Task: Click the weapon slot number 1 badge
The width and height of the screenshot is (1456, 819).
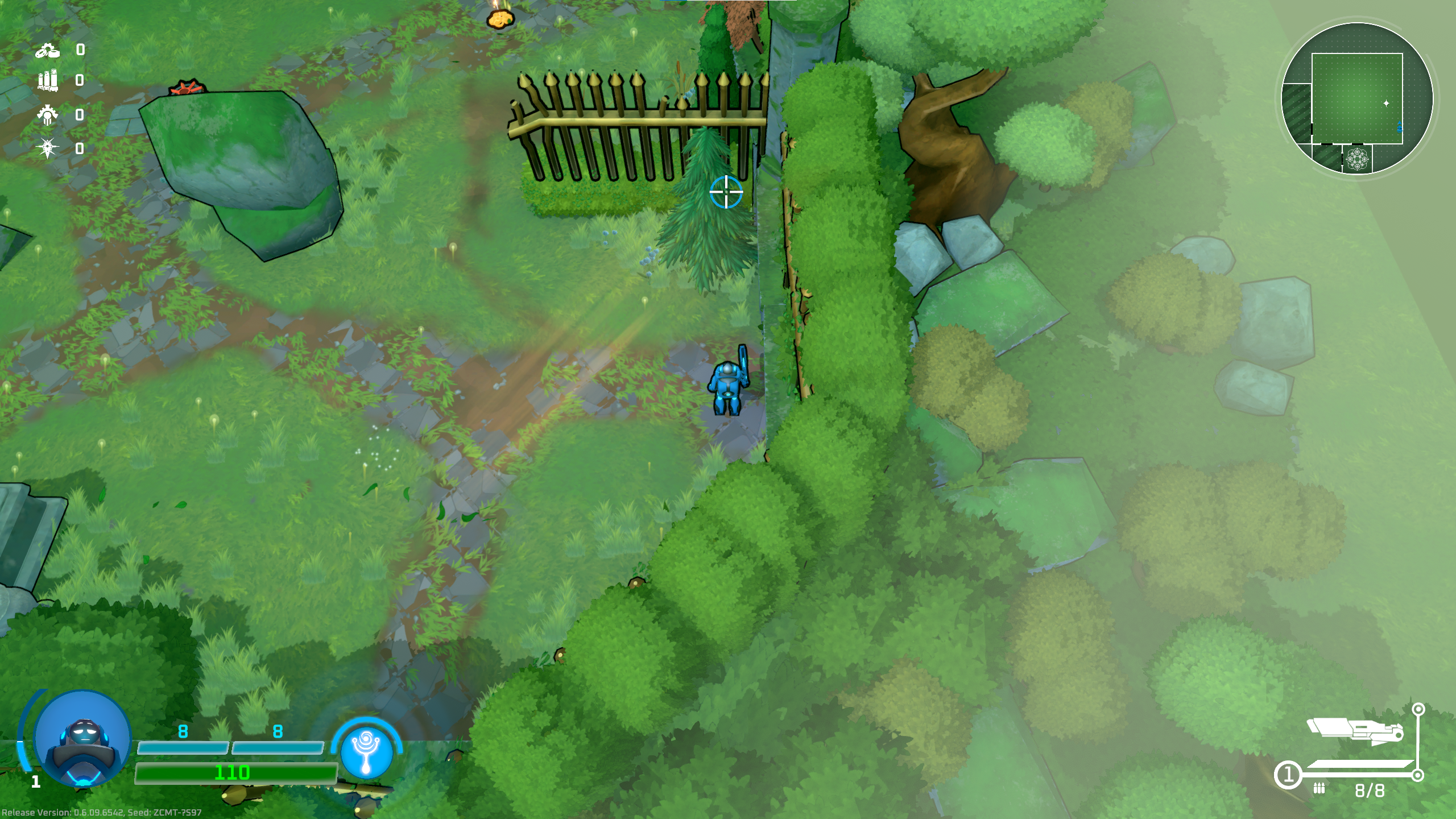Action: tap(1288, 775)
